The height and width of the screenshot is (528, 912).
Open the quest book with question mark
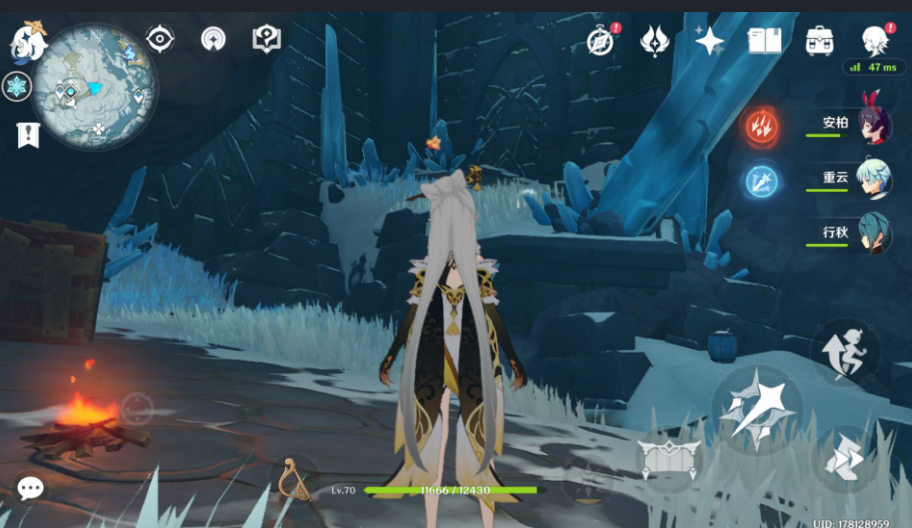tap(266, 39)
